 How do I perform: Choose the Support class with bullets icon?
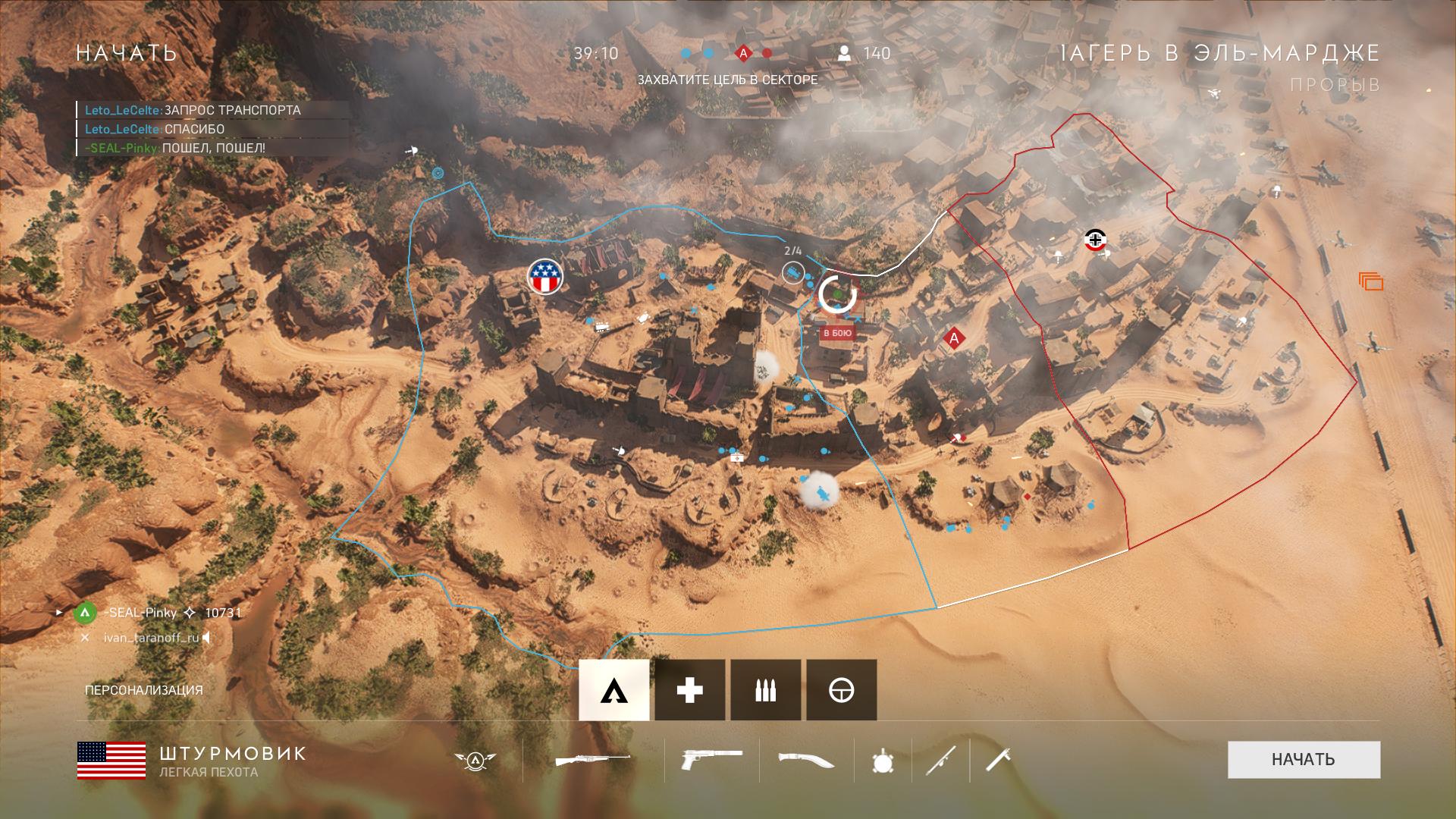[765, 690]
